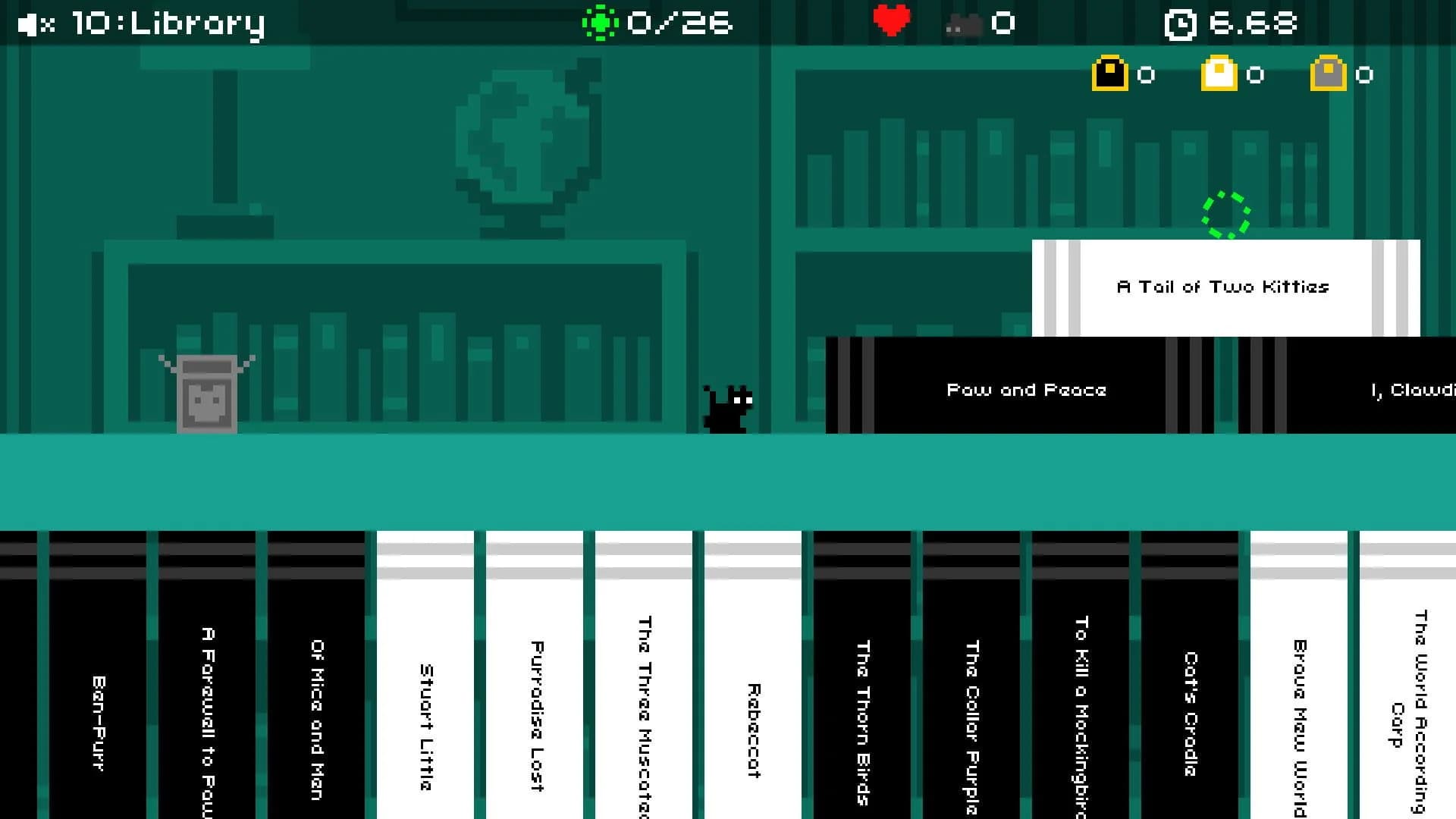1456x819 pixels.
Task: Click the mouse counter icon
Action: 965,23
